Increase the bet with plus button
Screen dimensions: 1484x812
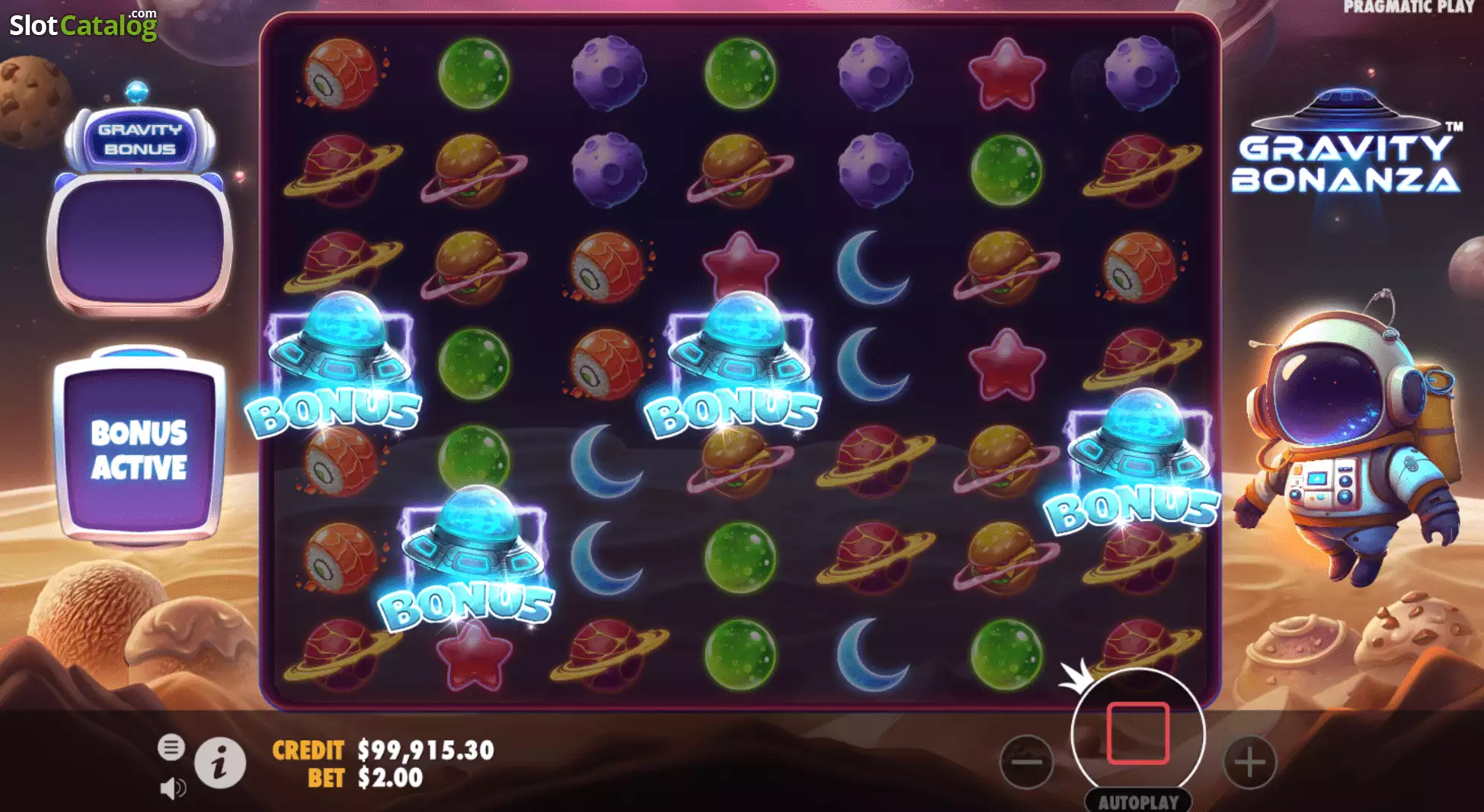[1249, 761]
